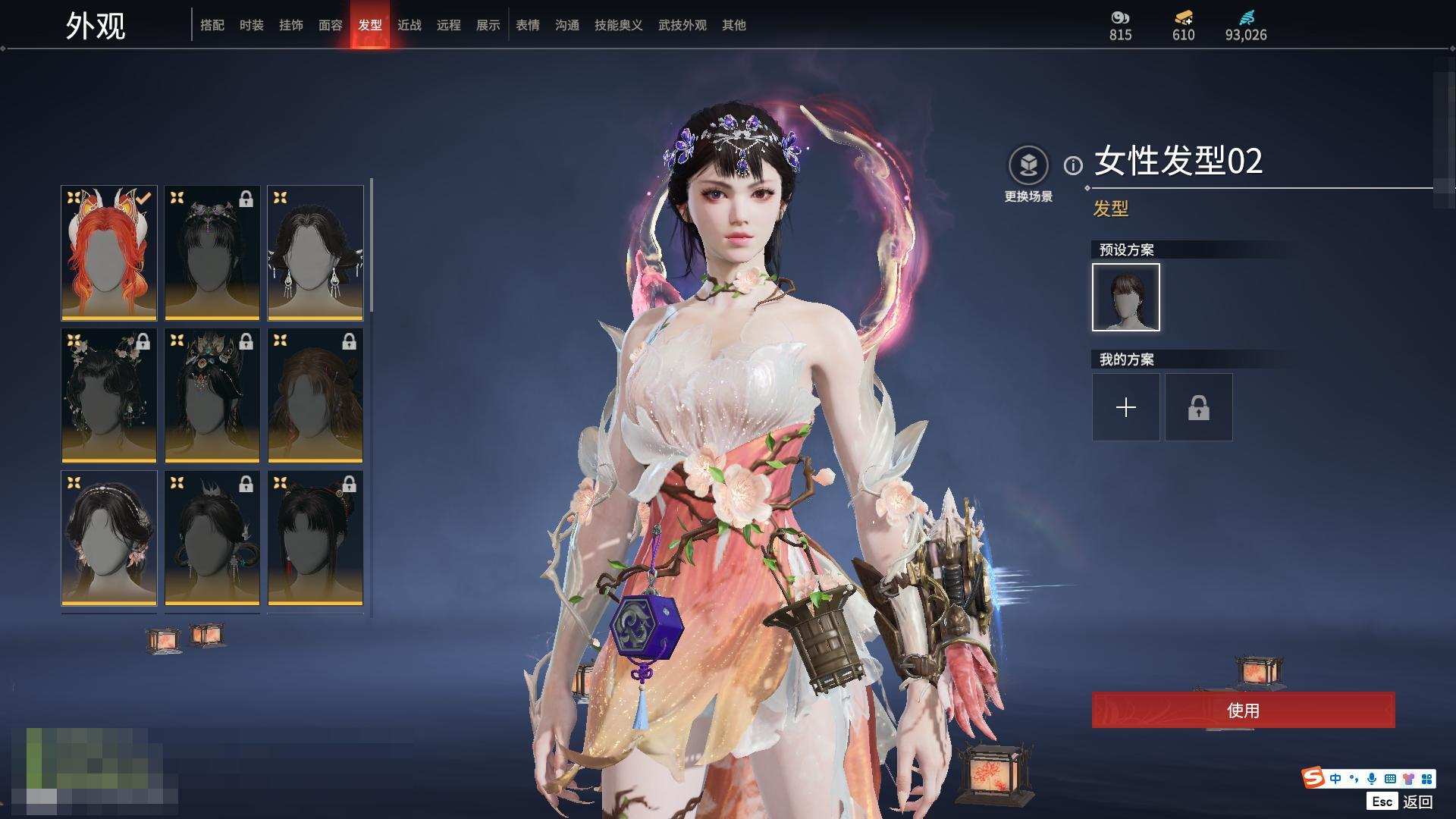Switch to the 近战 tab
The image size is (1456, 819).
pyautogui.click(x=409, y=25)
